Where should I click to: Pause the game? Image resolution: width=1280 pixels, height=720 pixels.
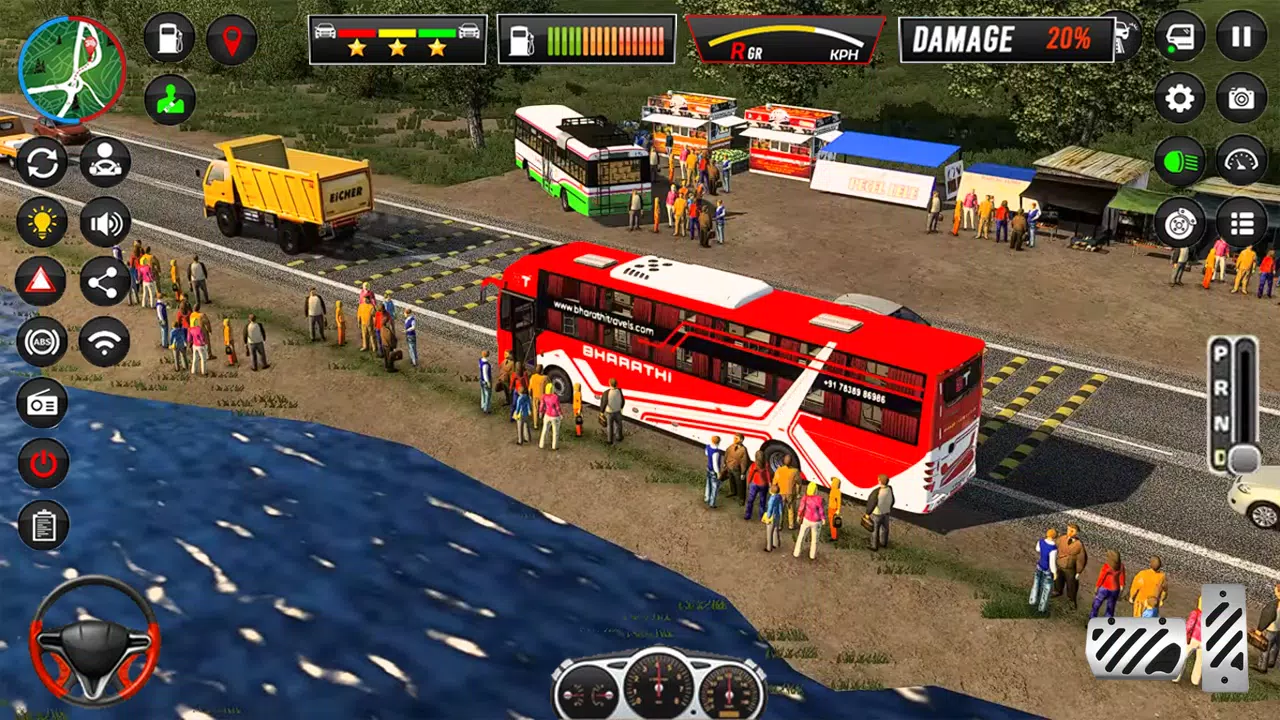(x=1241, y=37)
